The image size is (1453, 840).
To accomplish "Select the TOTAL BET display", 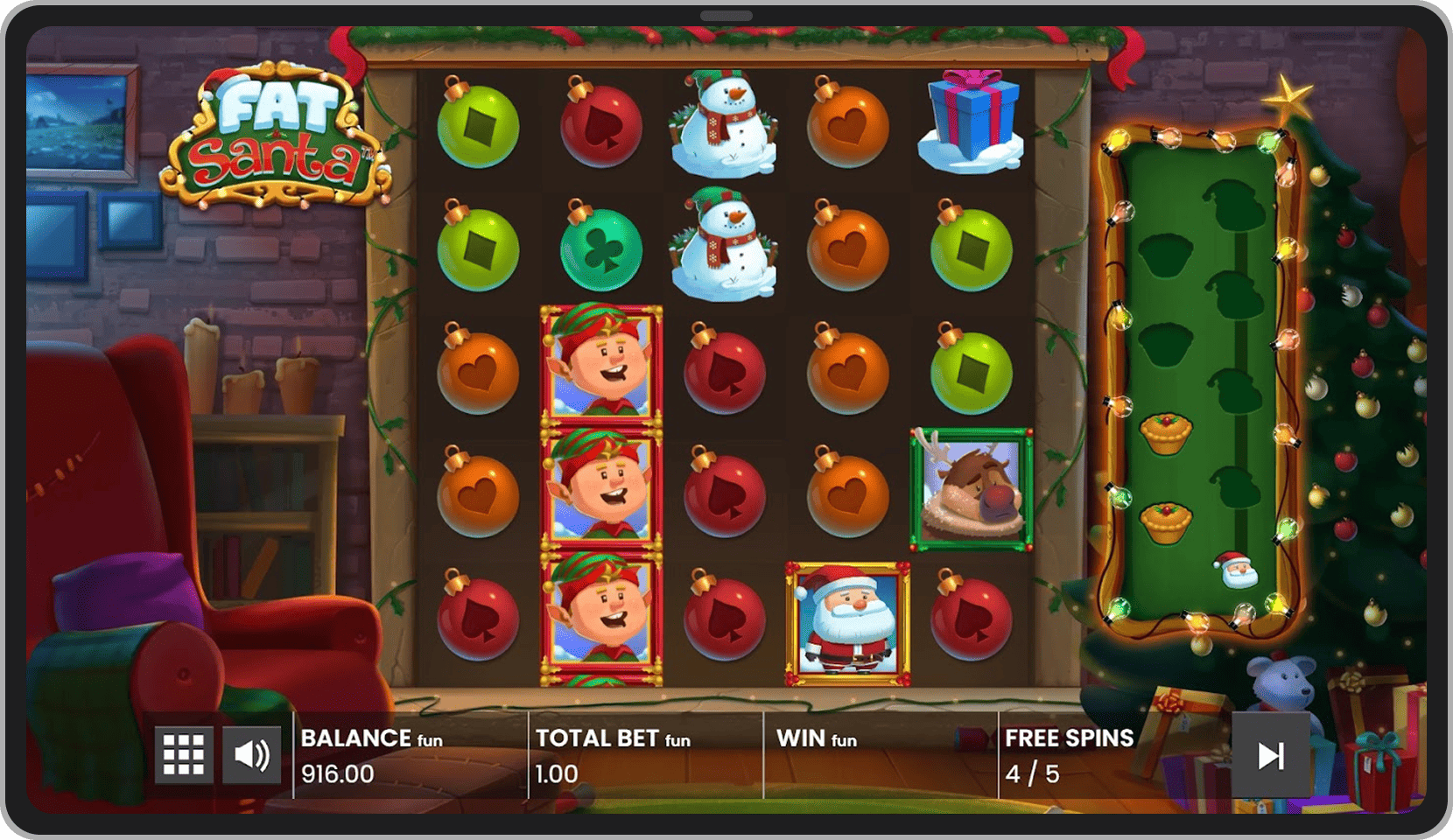I will click(x=595, y=755).
